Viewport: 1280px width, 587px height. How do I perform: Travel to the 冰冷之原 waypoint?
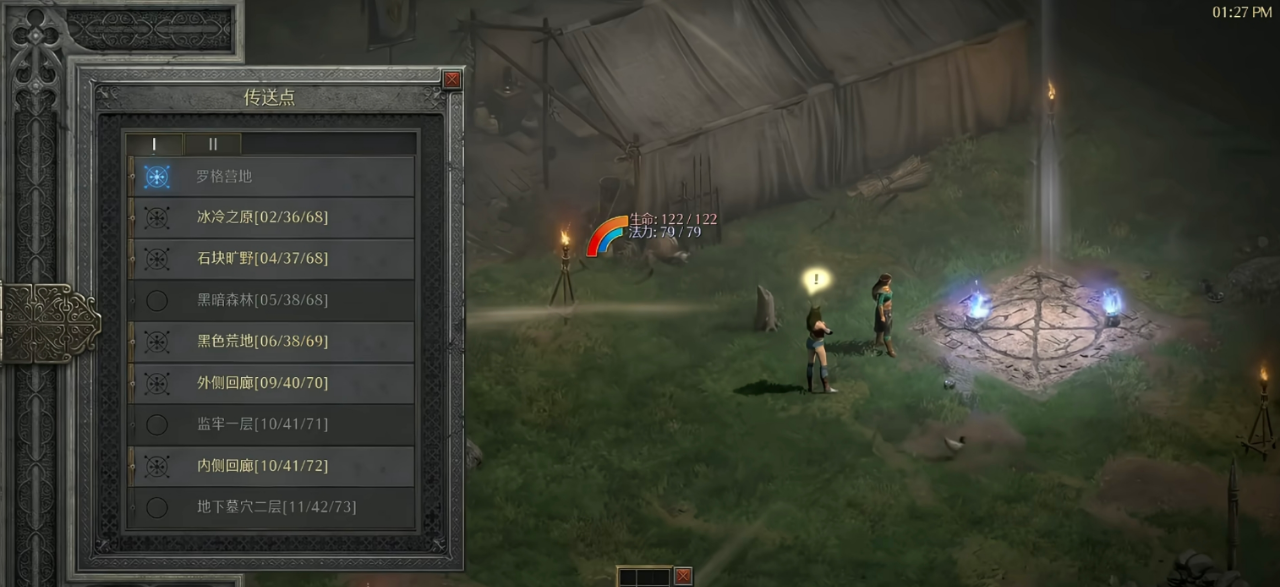pos(272,217)
